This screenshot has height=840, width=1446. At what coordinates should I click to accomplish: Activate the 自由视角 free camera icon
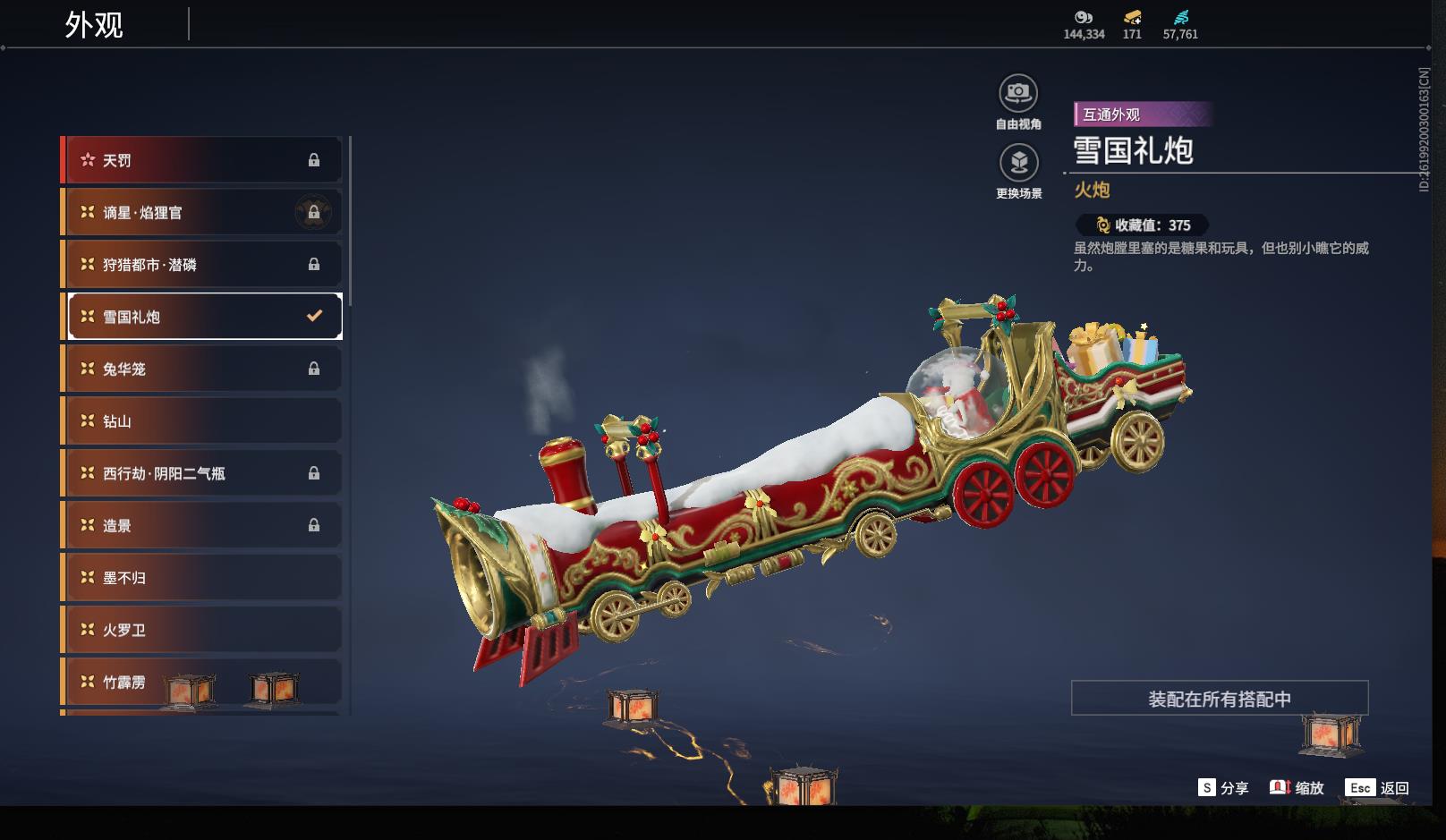click(x=1018, y=94)
